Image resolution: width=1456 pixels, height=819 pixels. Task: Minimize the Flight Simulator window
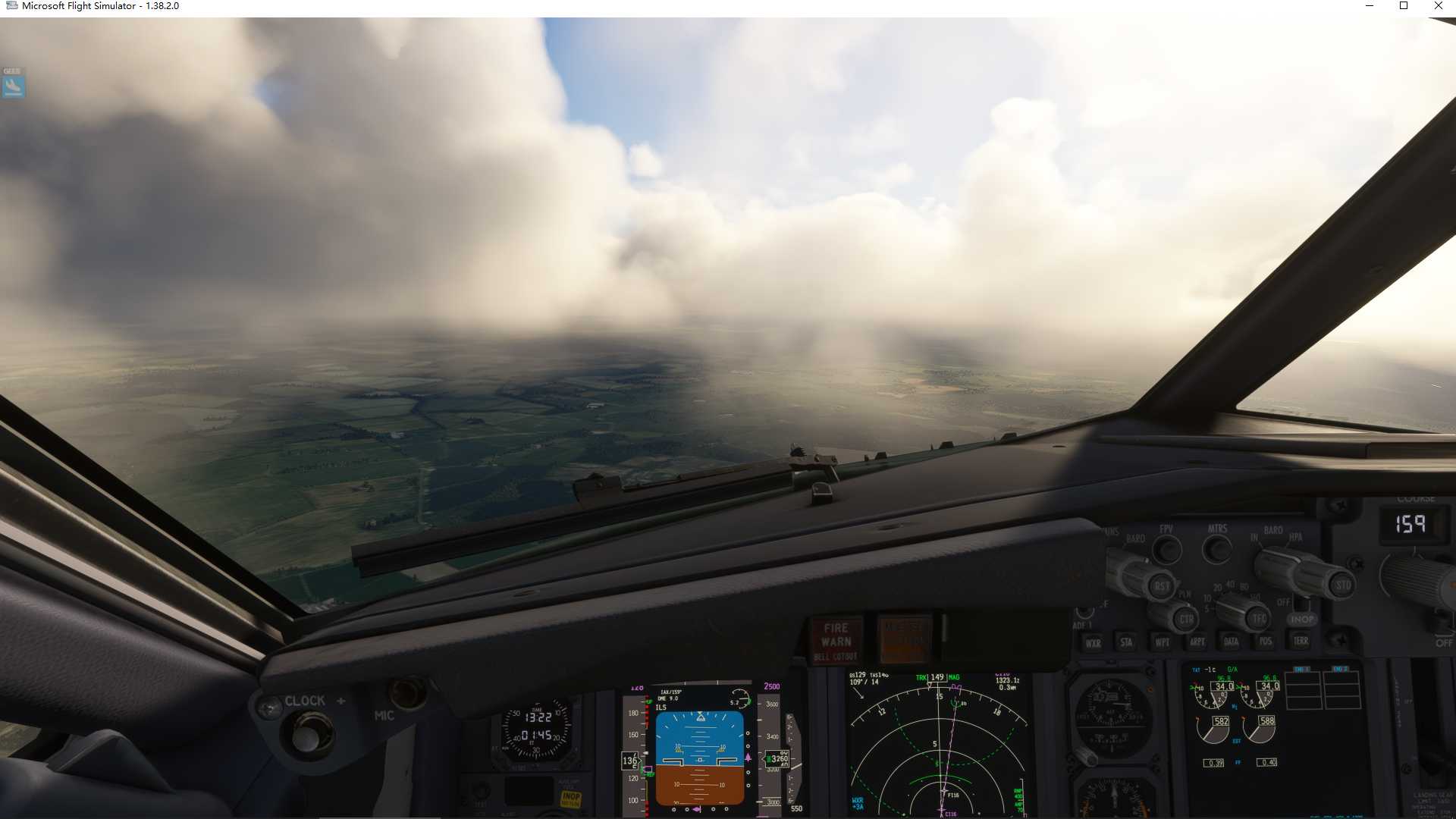click(x=1370, y=6)
